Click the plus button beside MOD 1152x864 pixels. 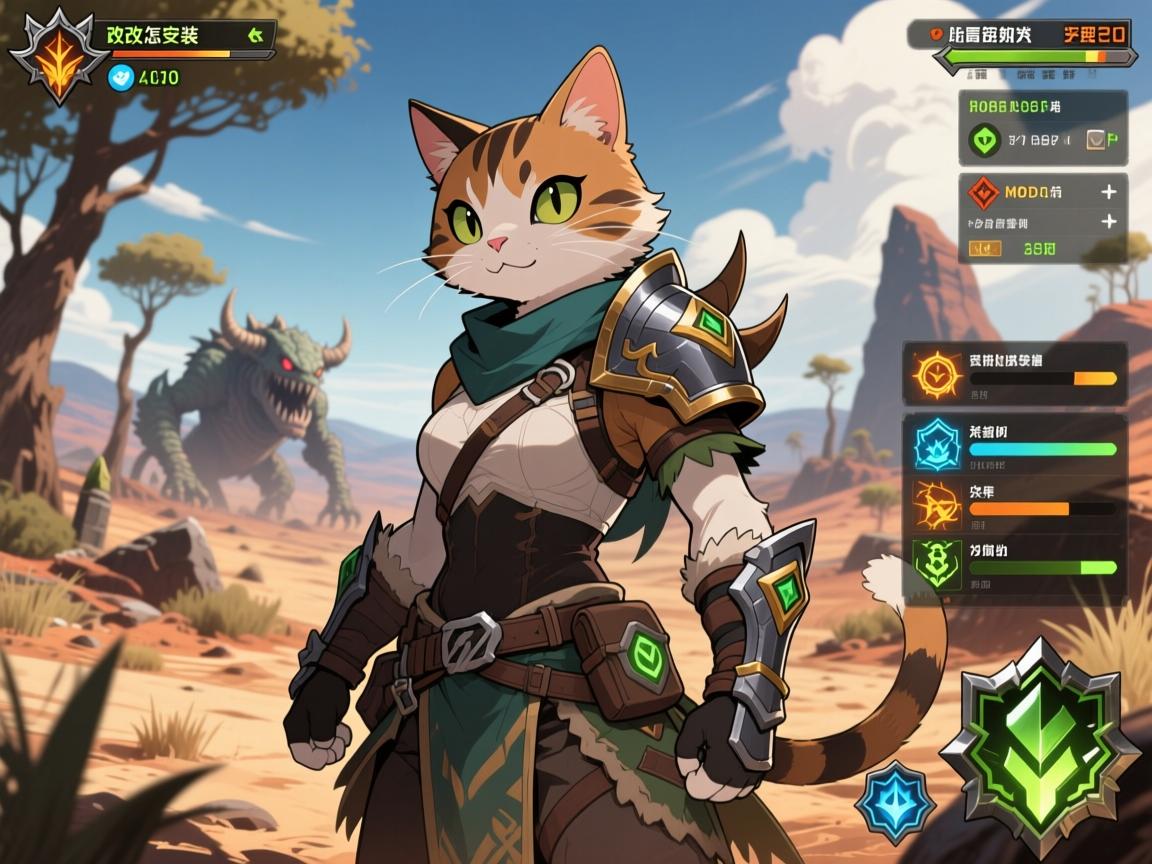(1108, 191)
